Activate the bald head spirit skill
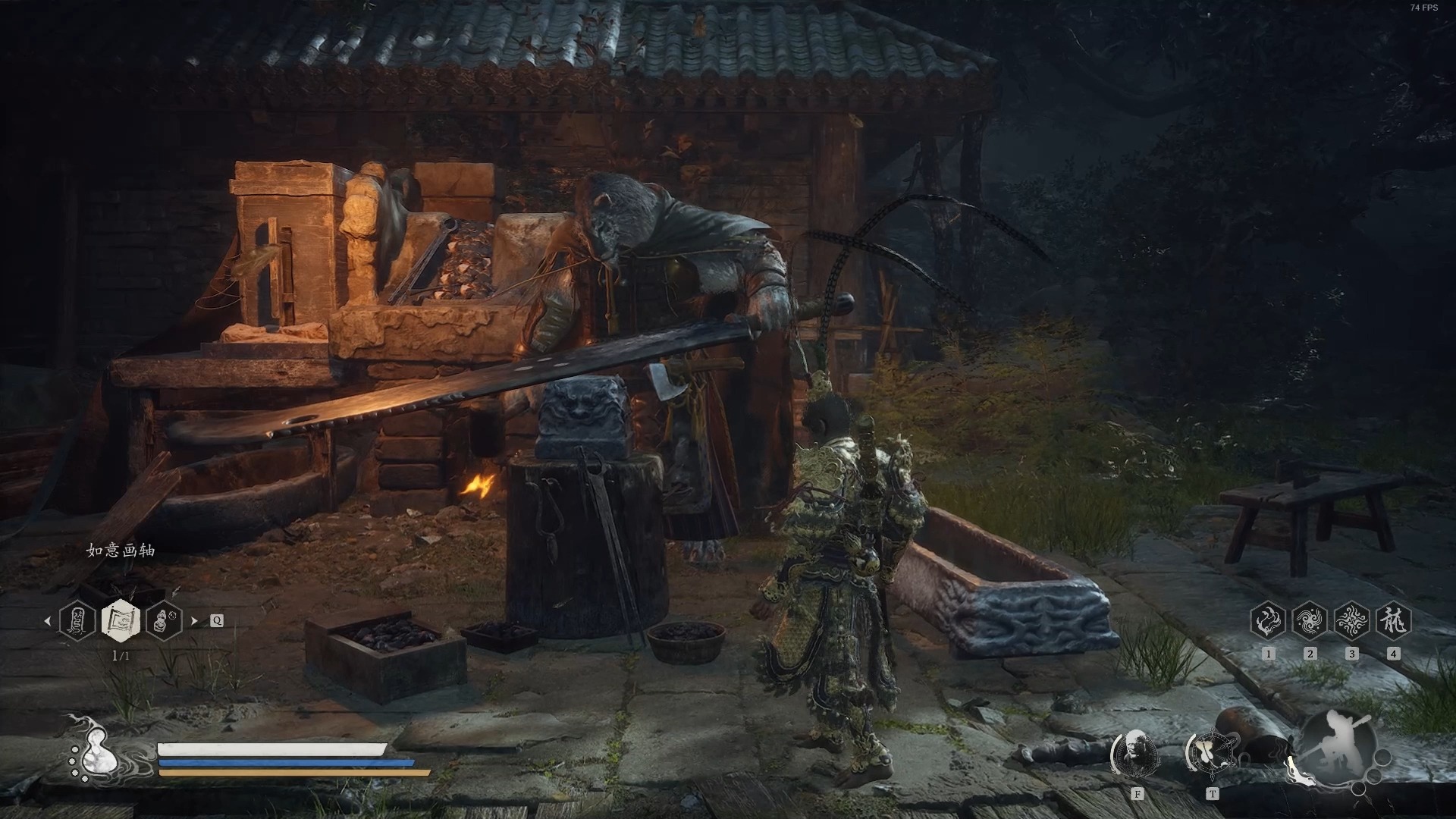Screen dimensions: 1456x819 (x=1136, y=753)
